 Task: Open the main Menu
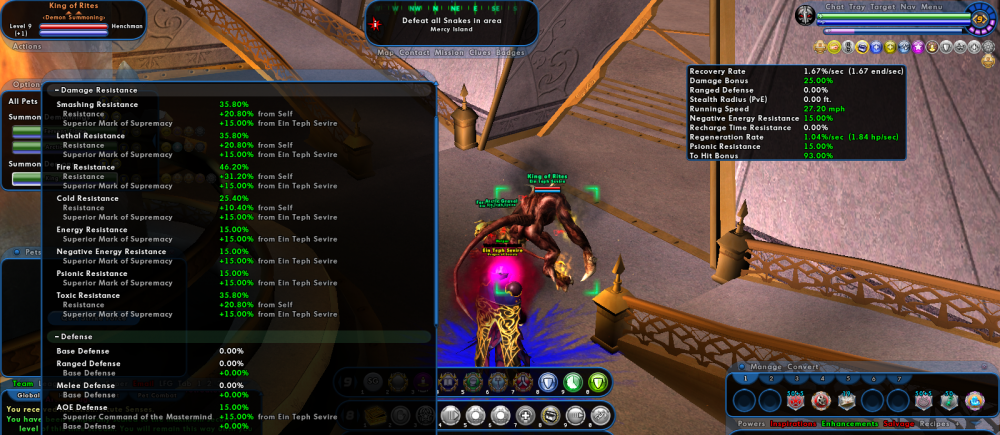point(932,7)
